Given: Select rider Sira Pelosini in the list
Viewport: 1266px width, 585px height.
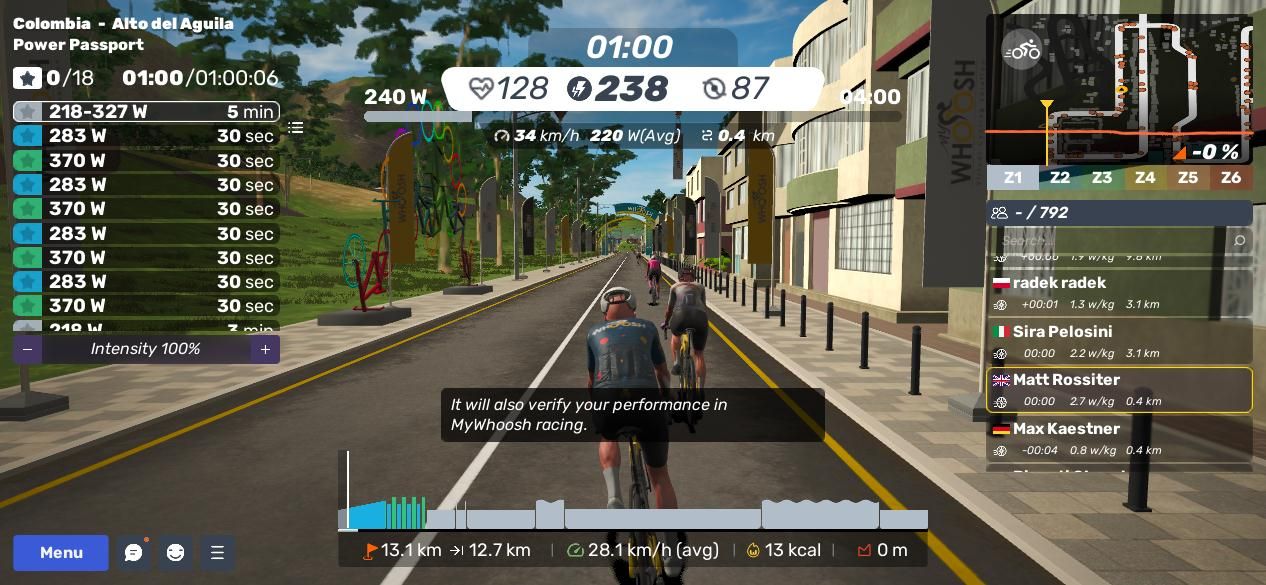Looking at the screenshot, I should click(x=1119, y=342).
